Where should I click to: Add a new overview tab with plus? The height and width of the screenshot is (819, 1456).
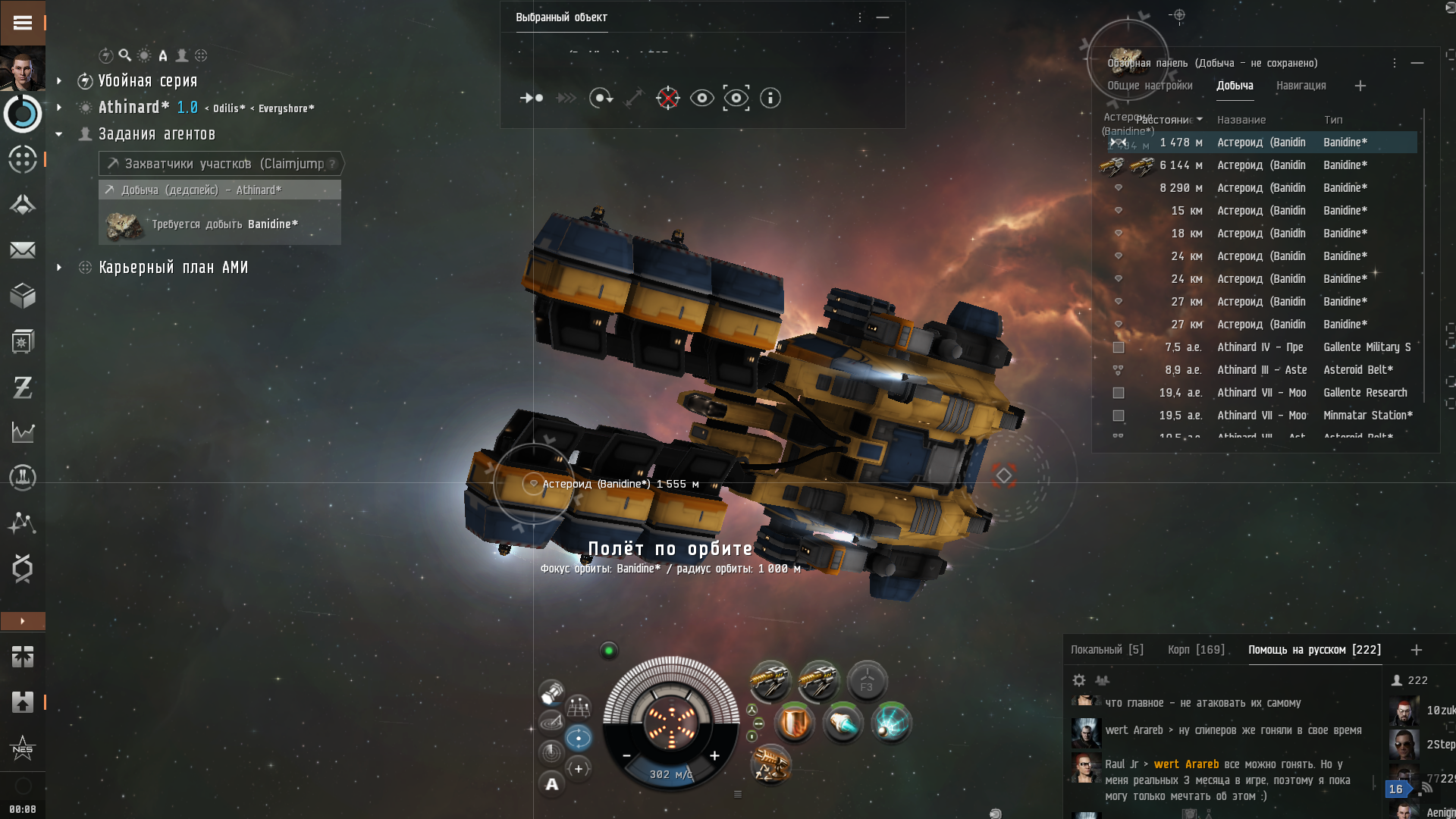click(x=1360, y=86)
